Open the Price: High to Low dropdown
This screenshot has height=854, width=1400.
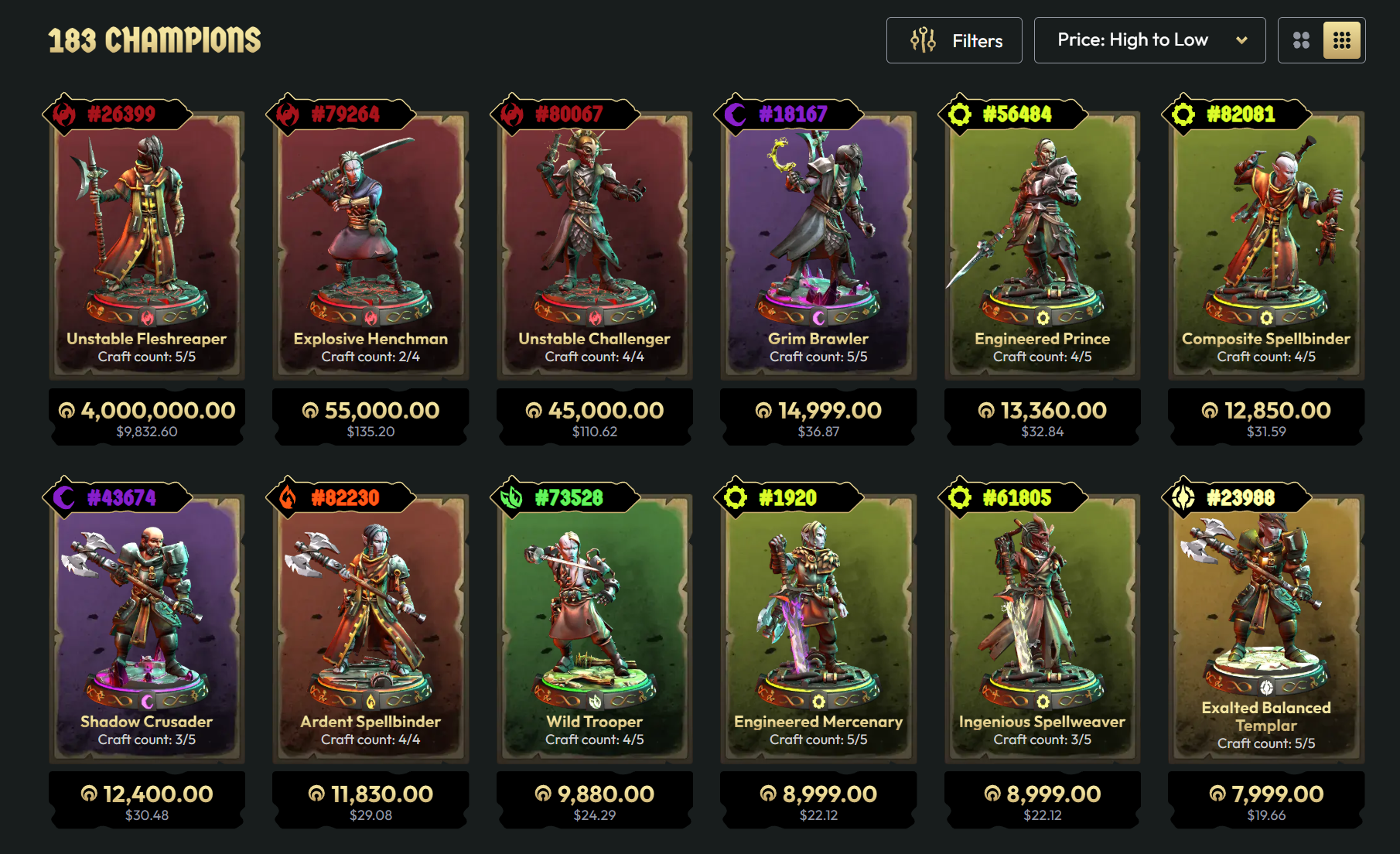click(1149, 40)
